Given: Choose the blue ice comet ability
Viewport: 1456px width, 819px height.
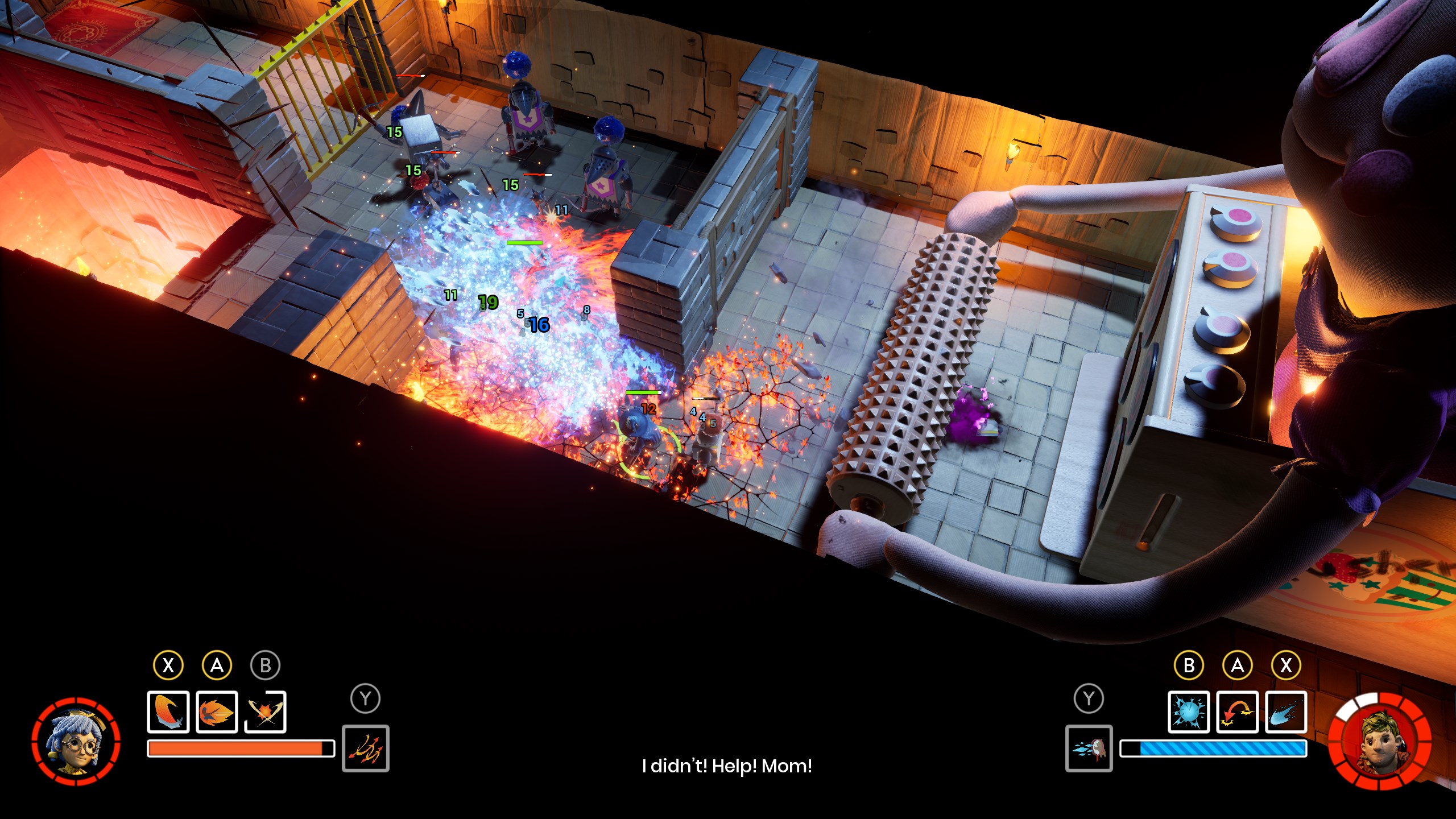Looking at the screenshot, I should 1285,712.
